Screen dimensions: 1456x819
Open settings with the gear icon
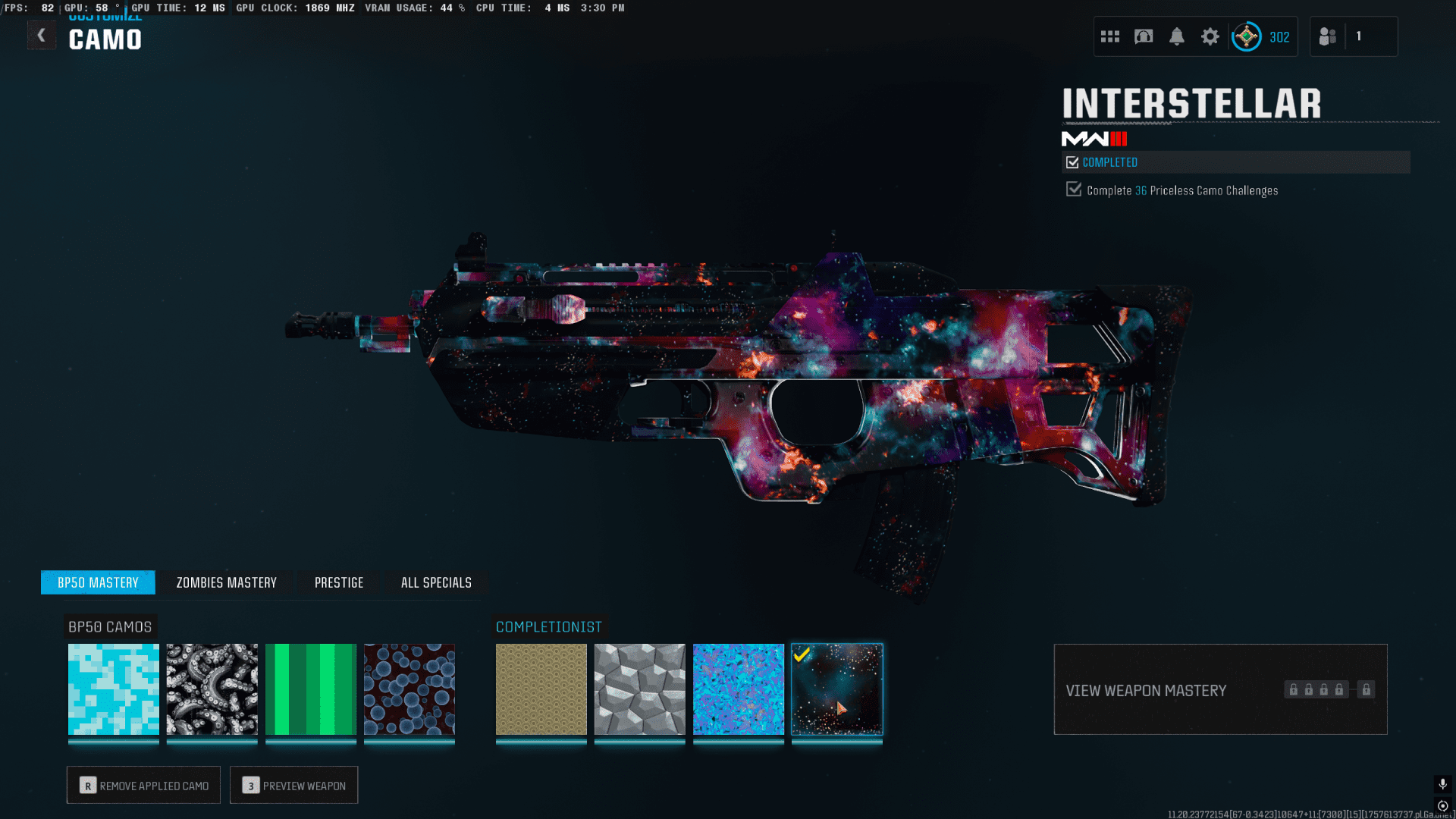[1210, 36]
